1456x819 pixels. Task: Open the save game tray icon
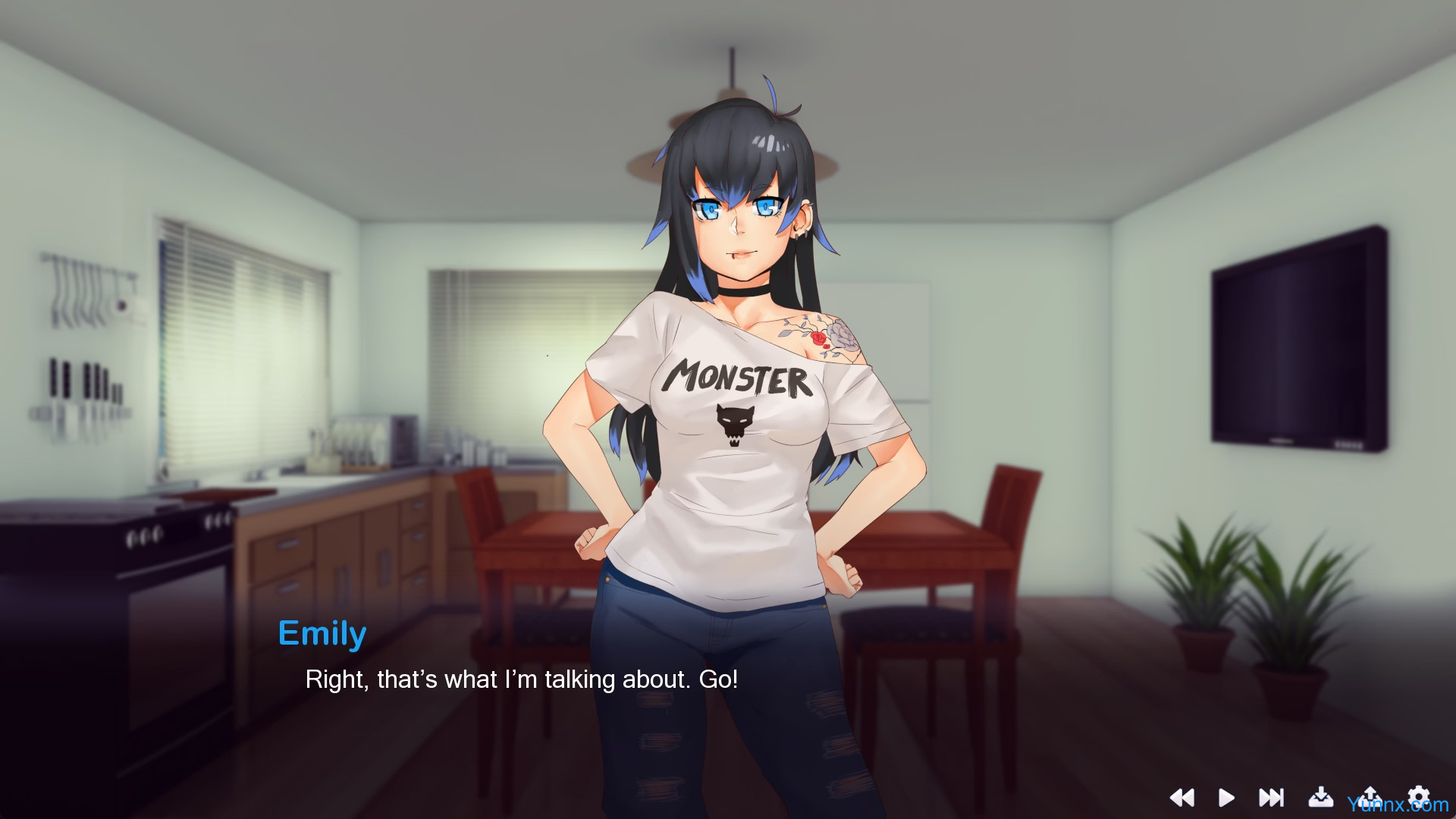pos(1320,796)
